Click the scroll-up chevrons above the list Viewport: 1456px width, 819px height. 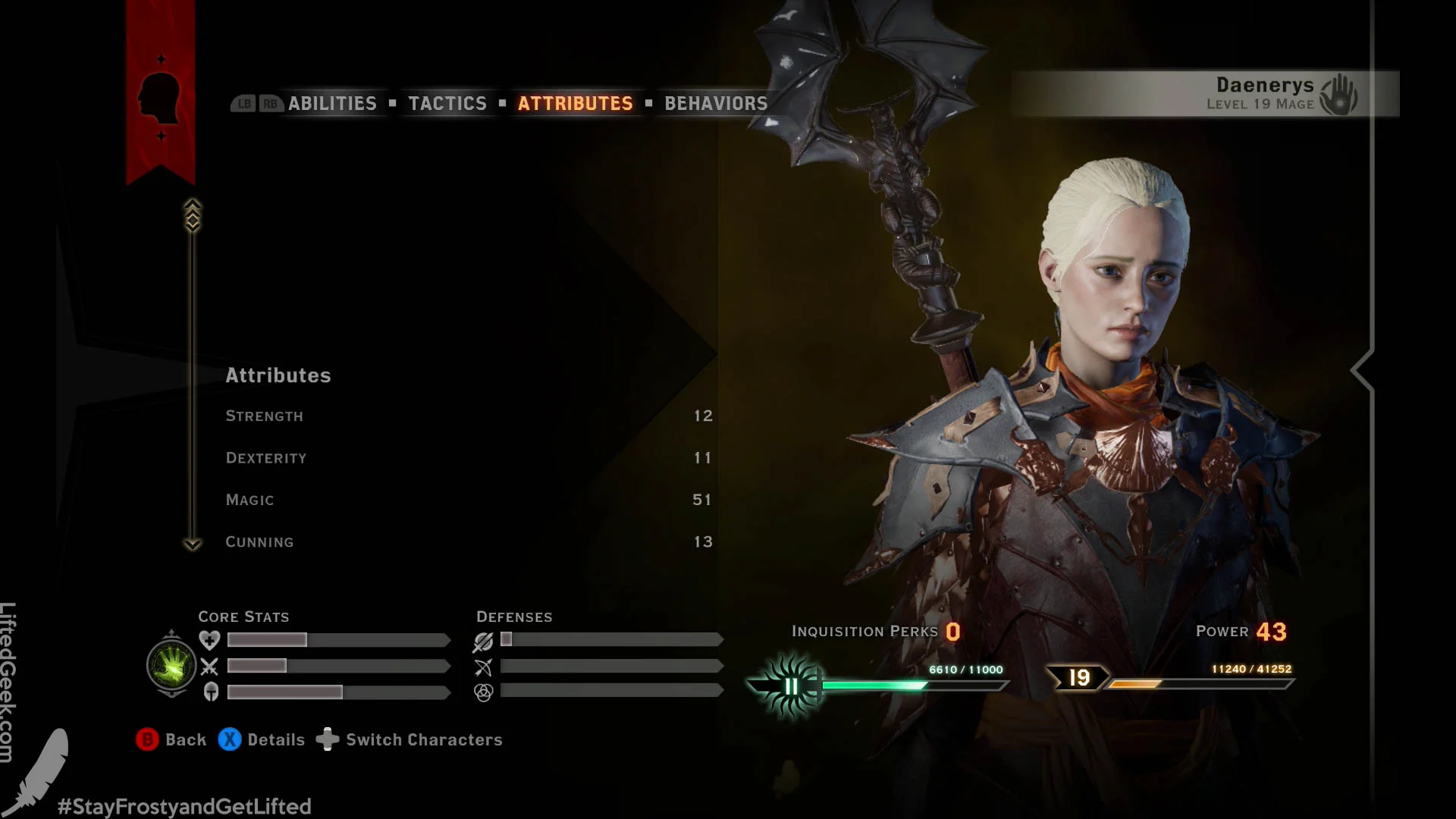(193, 215)
